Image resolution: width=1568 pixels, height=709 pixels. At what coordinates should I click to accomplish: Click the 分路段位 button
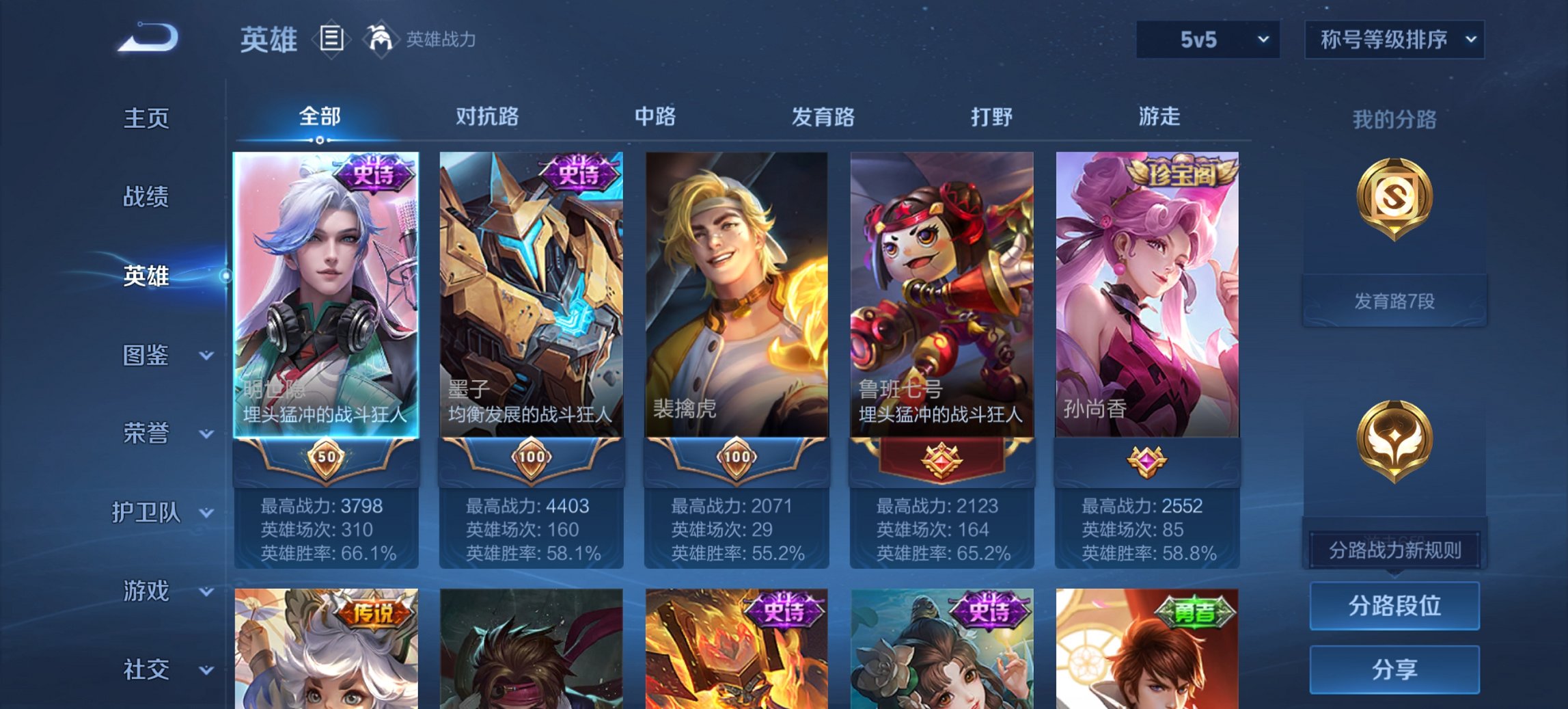1394,606
